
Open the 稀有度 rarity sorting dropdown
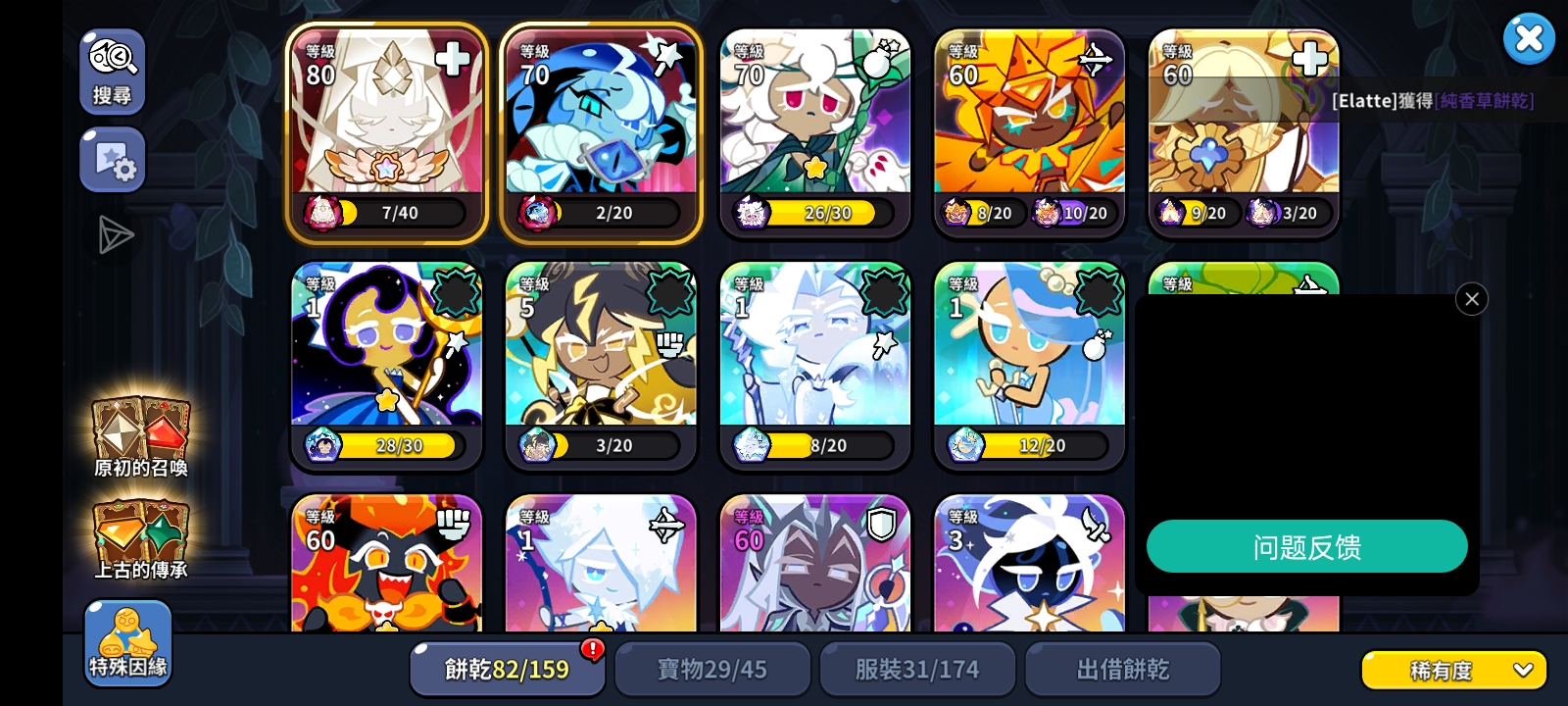pos(1450,670)
